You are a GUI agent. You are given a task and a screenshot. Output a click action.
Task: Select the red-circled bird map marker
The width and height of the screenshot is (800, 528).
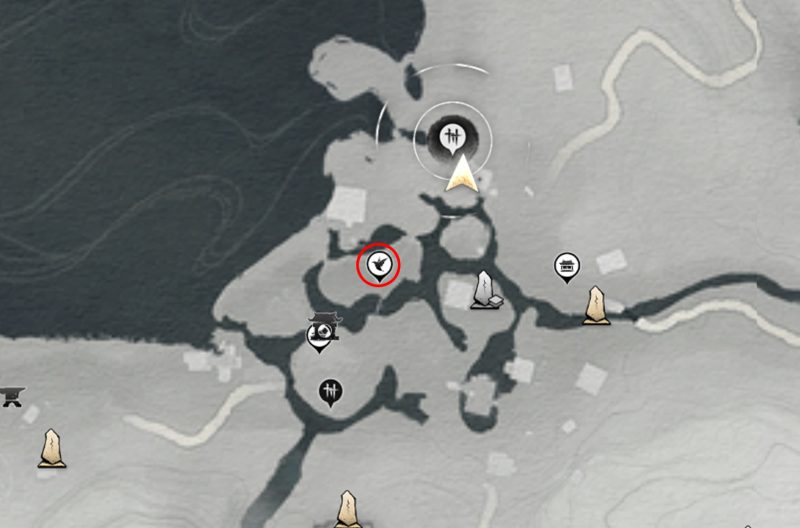[x=379, y=265]
